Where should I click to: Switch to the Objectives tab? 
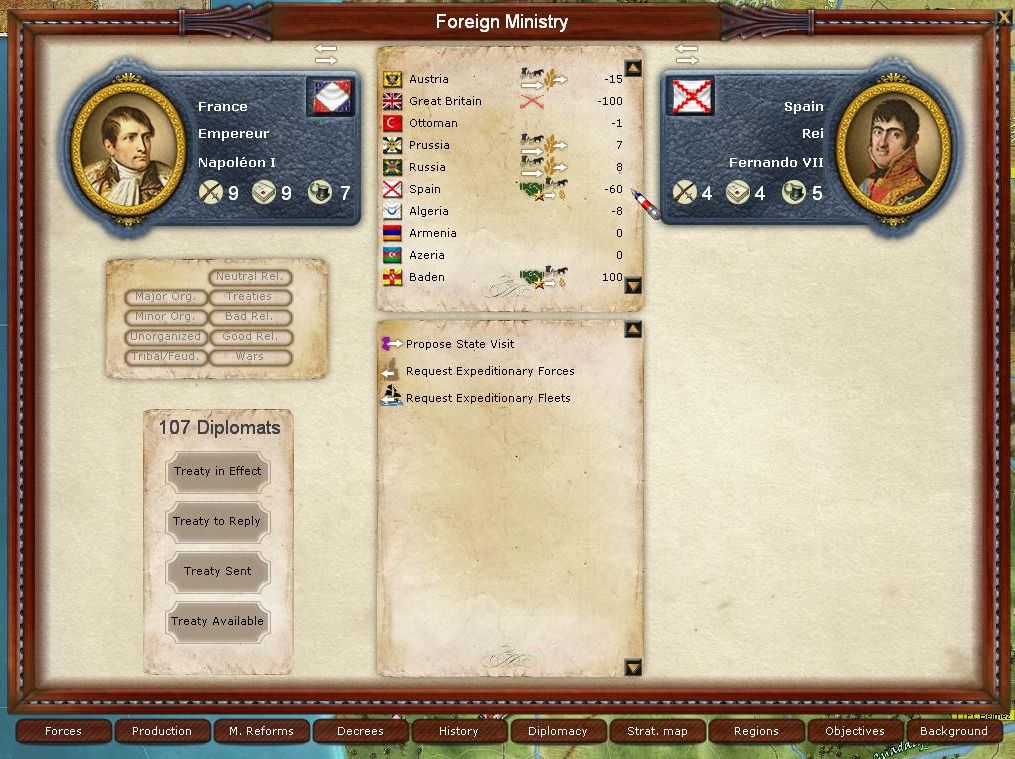pyautogui.click(x=855, y=731)
